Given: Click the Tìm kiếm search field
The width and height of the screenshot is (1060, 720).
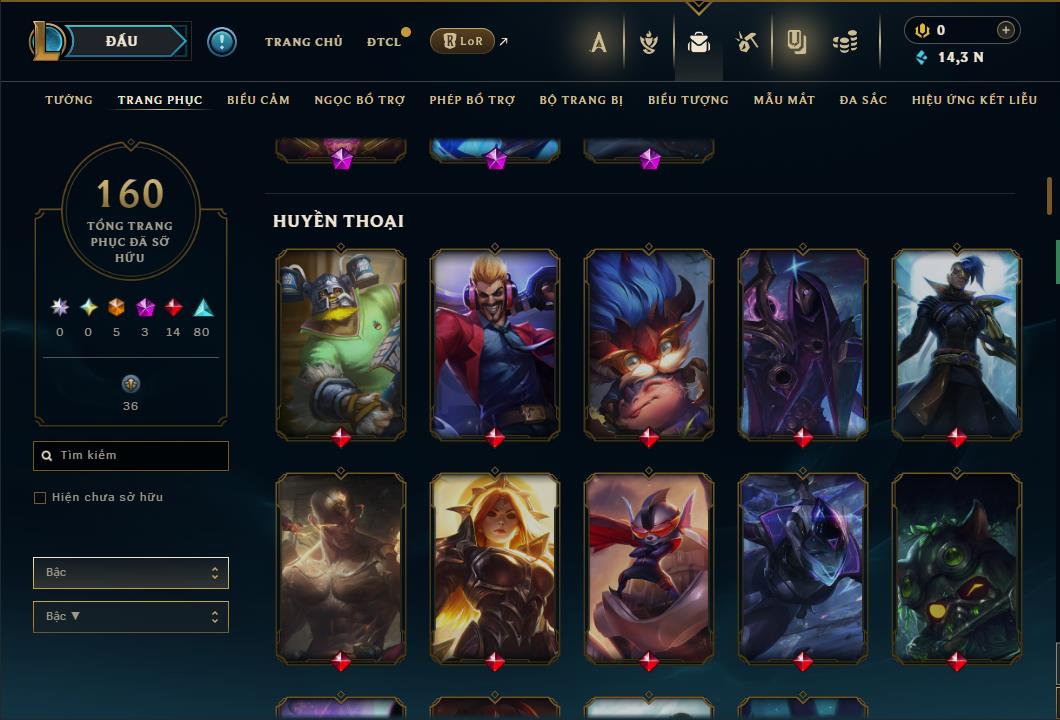Looking at the screenshot, I should click(x=131, y=456).
